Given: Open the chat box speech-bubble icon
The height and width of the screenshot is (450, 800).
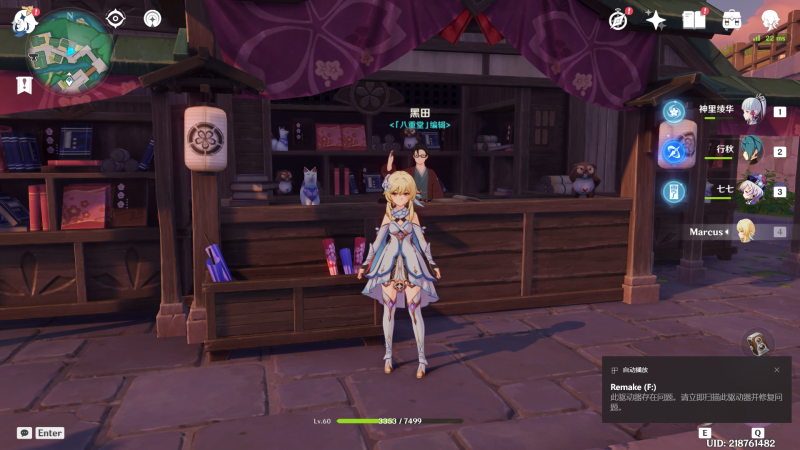Looking at the screenshot, I should [25, 433].
